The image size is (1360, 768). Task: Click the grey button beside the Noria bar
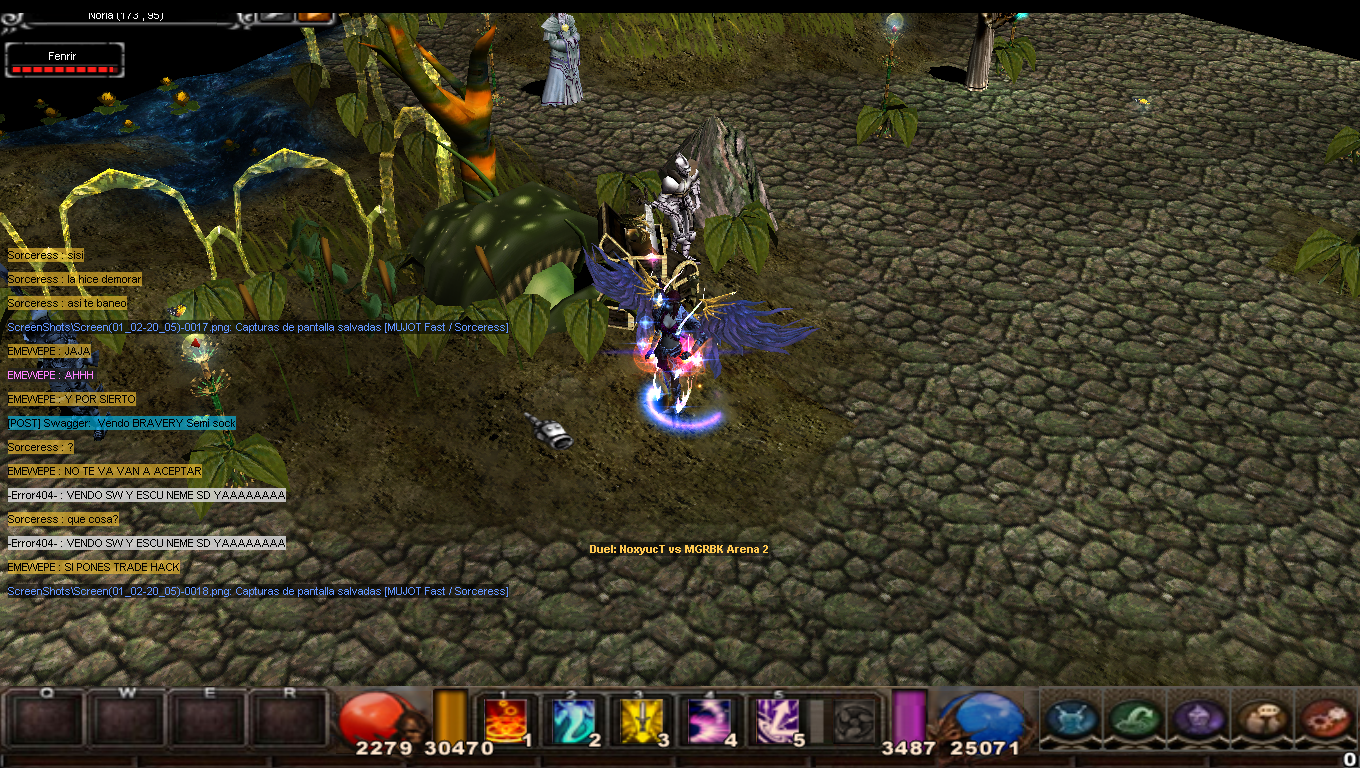pyautogui.click(x=275, y=16)
